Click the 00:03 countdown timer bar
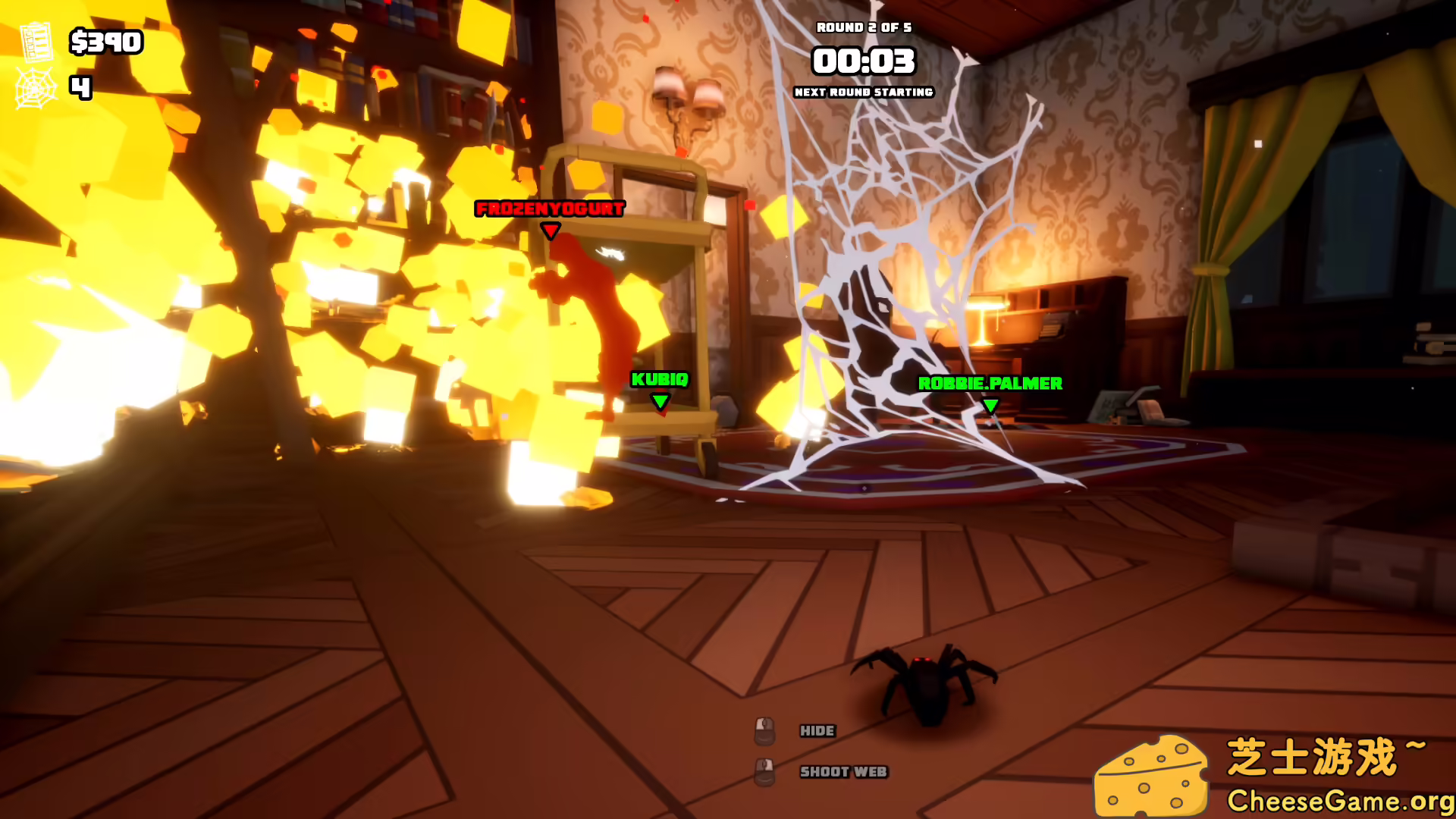 click(864, 62)
